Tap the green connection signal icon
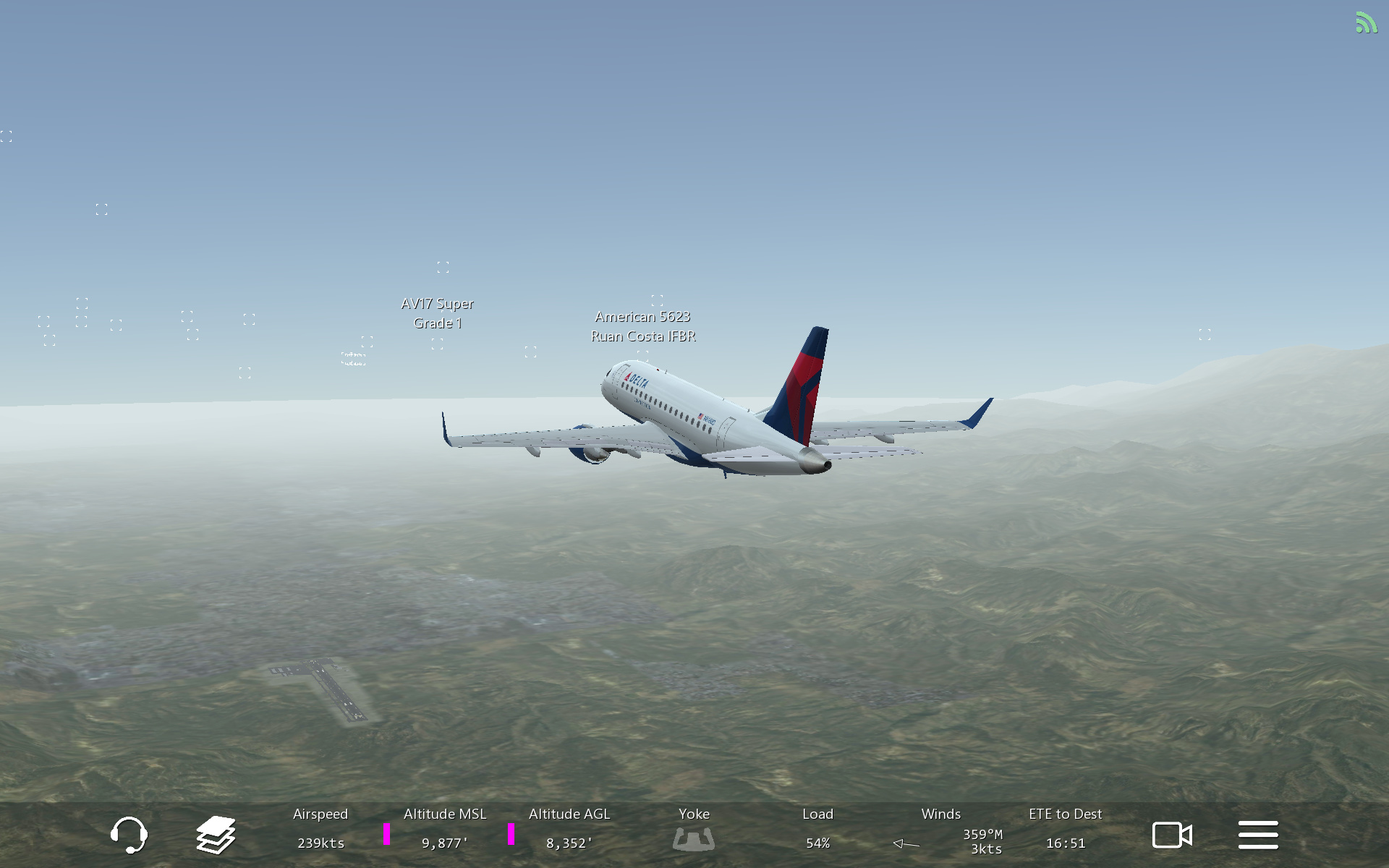 coord(1366,23)
